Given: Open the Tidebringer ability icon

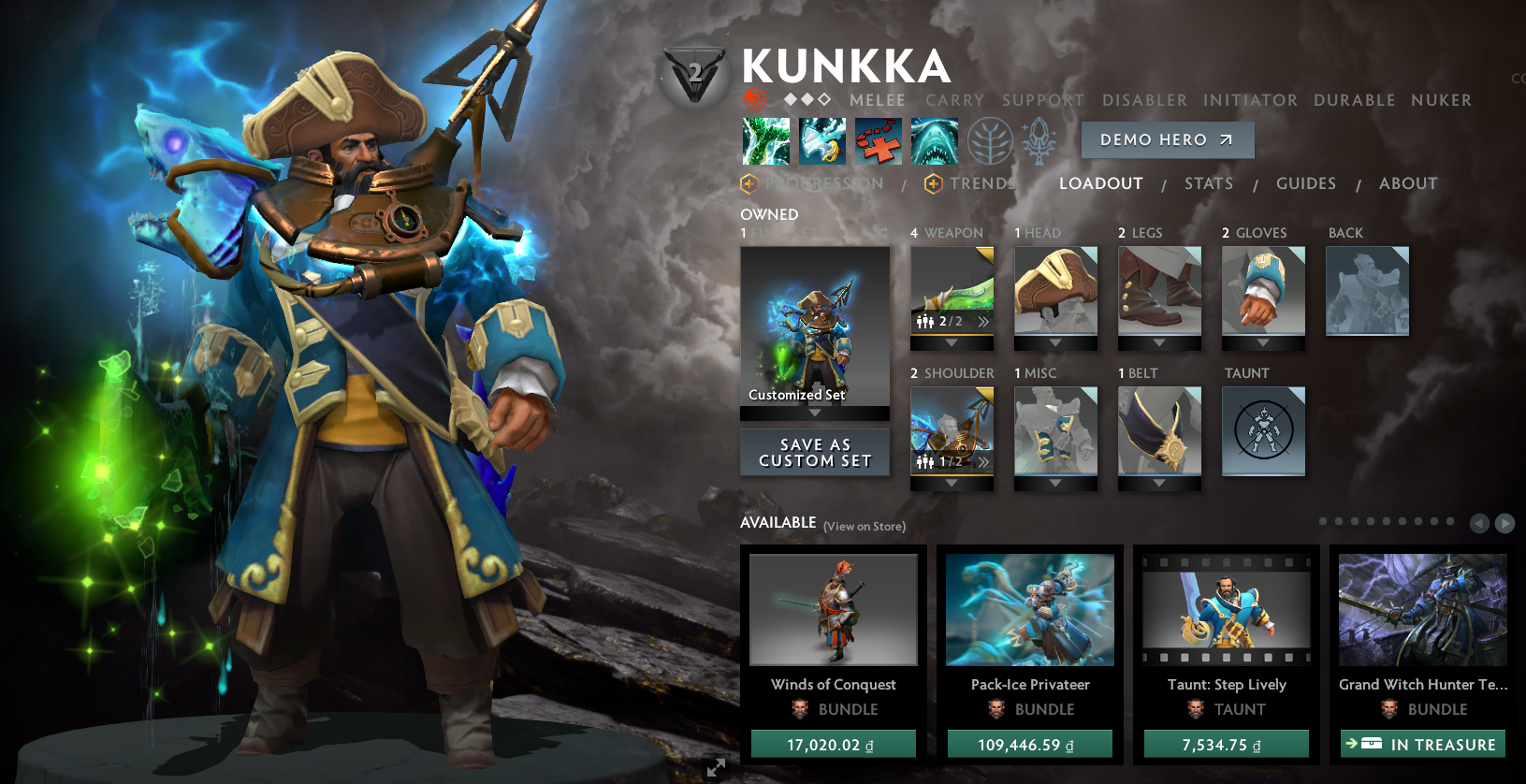Looking at the screenshot, I should tap(821, 140).
